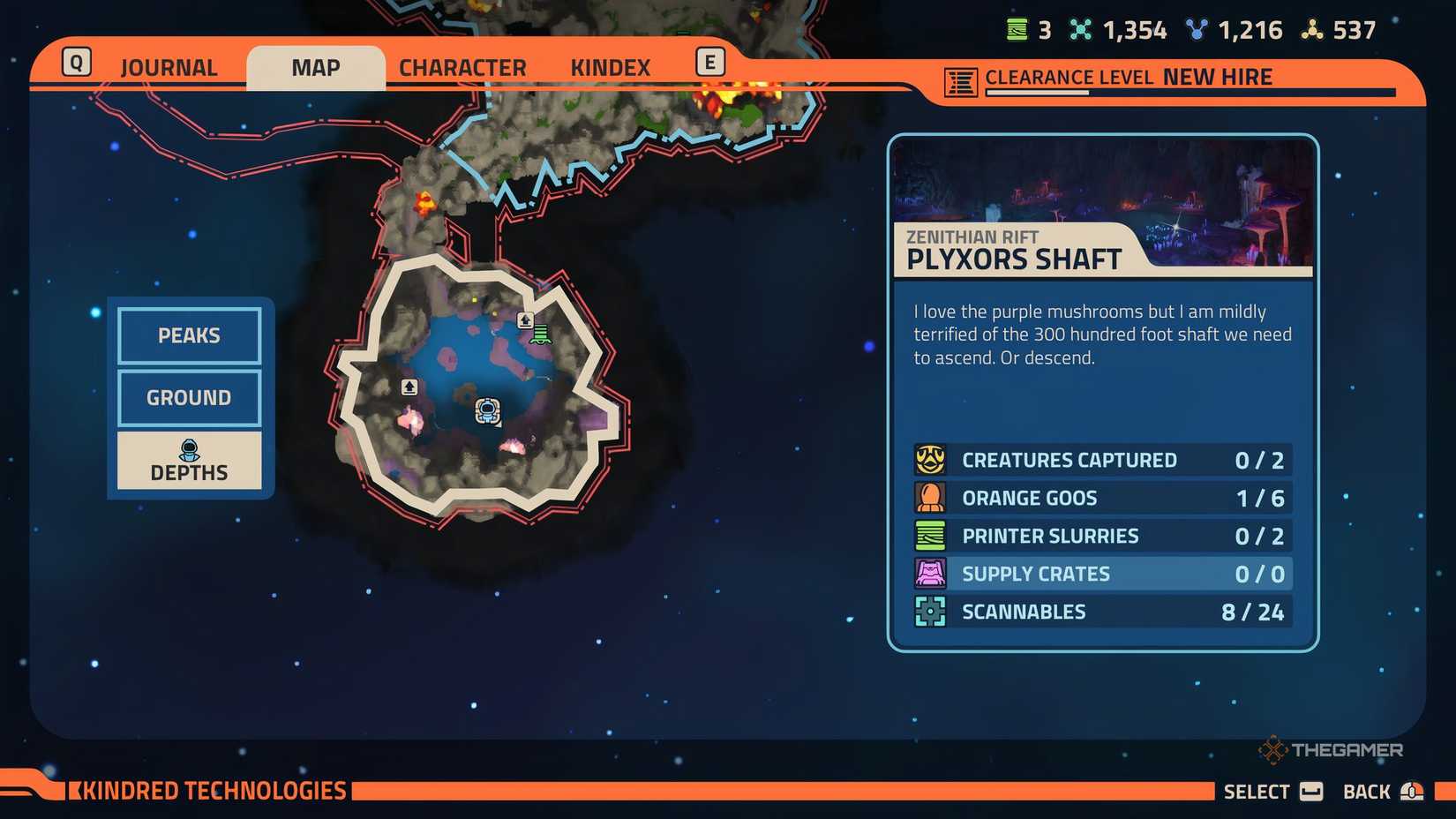Screen dimensions: 1456x819
Task: Switch to the Character tab
Action: point(462,66)
